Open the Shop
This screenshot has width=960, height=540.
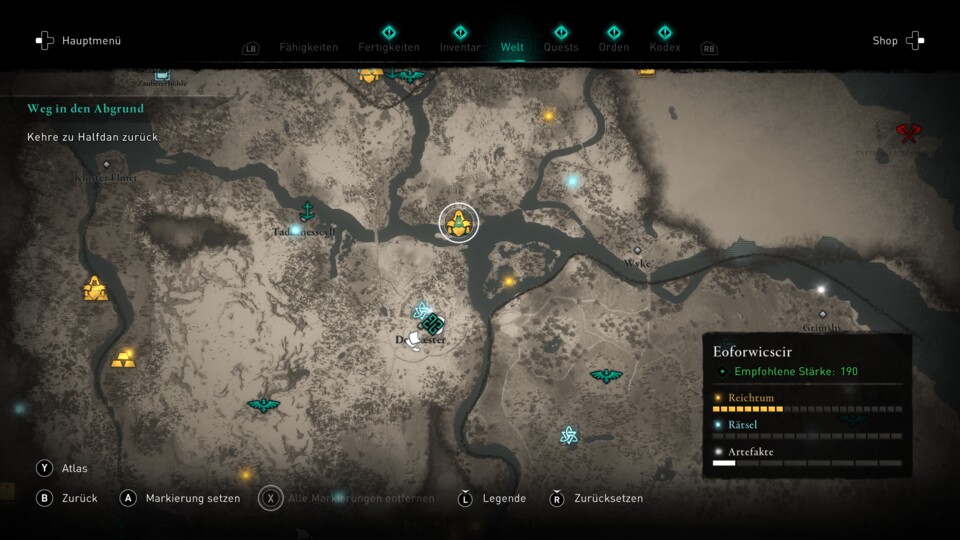coord(897,41)
